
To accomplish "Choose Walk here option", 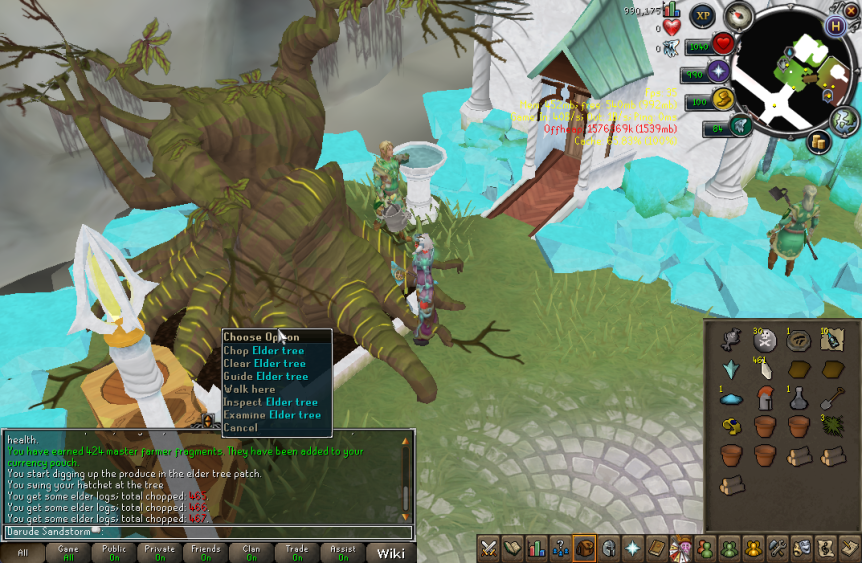I will coord(249,389).
